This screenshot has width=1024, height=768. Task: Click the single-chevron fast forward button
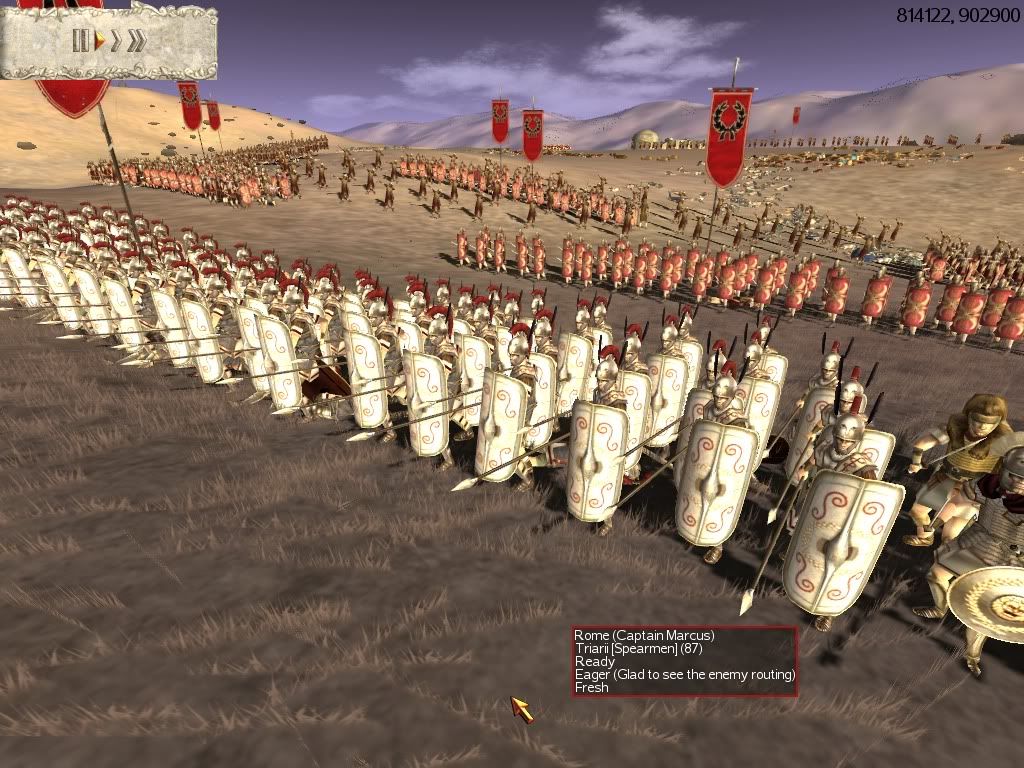(x=116, y=41)
